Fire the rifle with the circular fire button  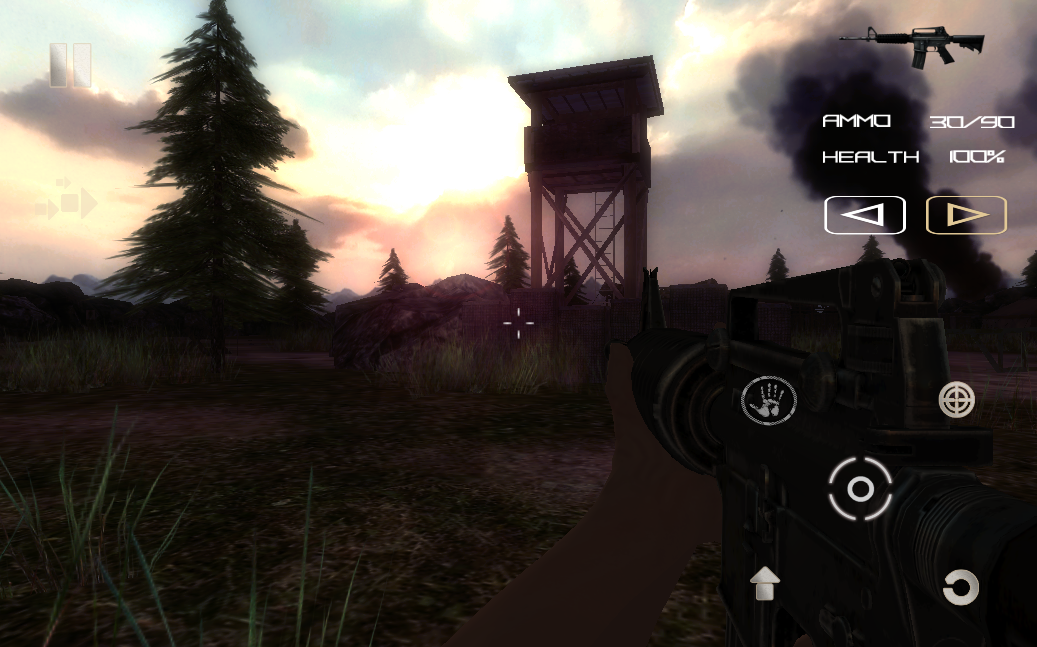[860, 489]
